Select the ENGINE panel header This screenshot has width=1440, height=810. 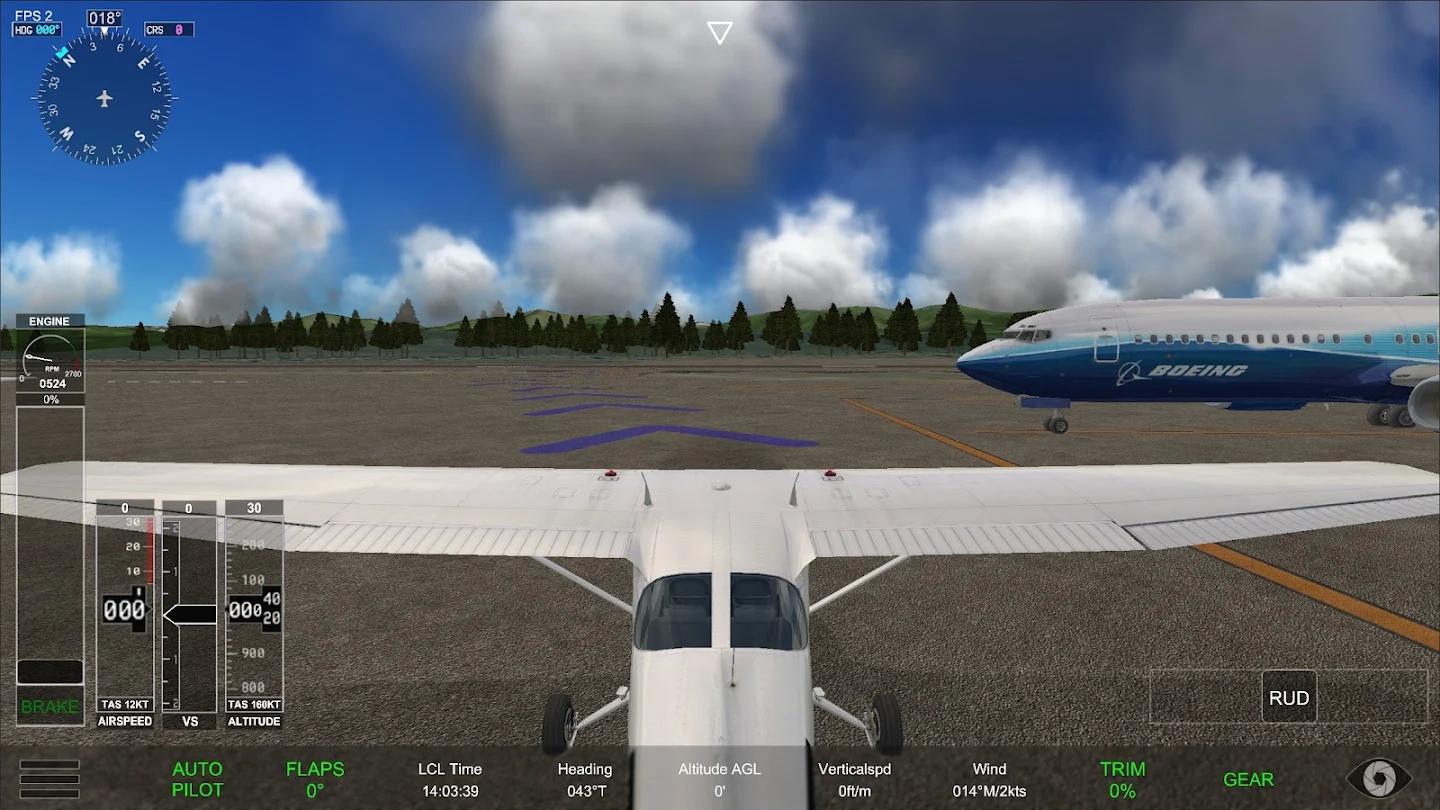[48, 320]
